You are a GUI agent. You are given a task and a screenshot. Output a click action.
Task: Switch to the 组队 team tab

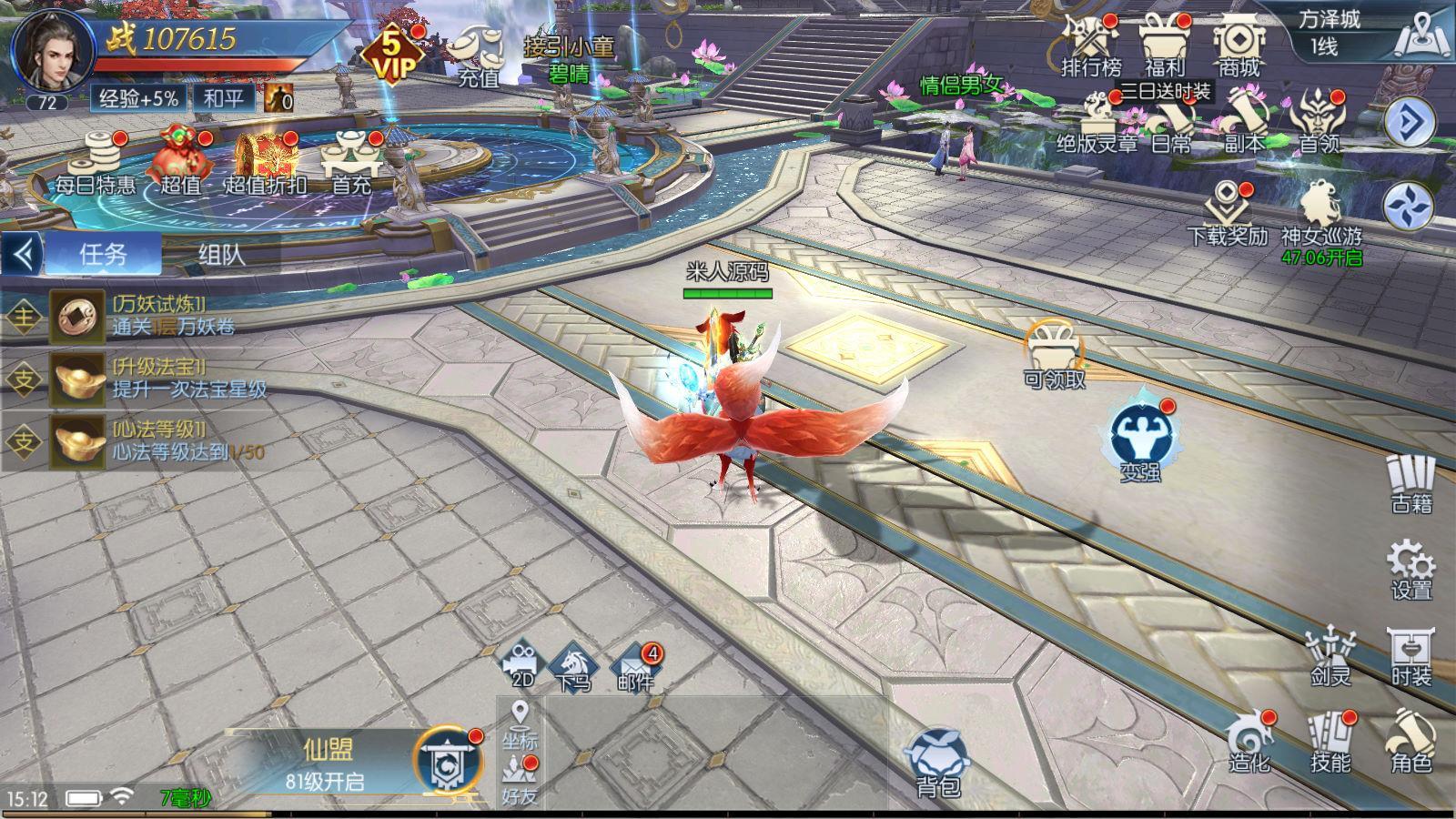(221, 254)
